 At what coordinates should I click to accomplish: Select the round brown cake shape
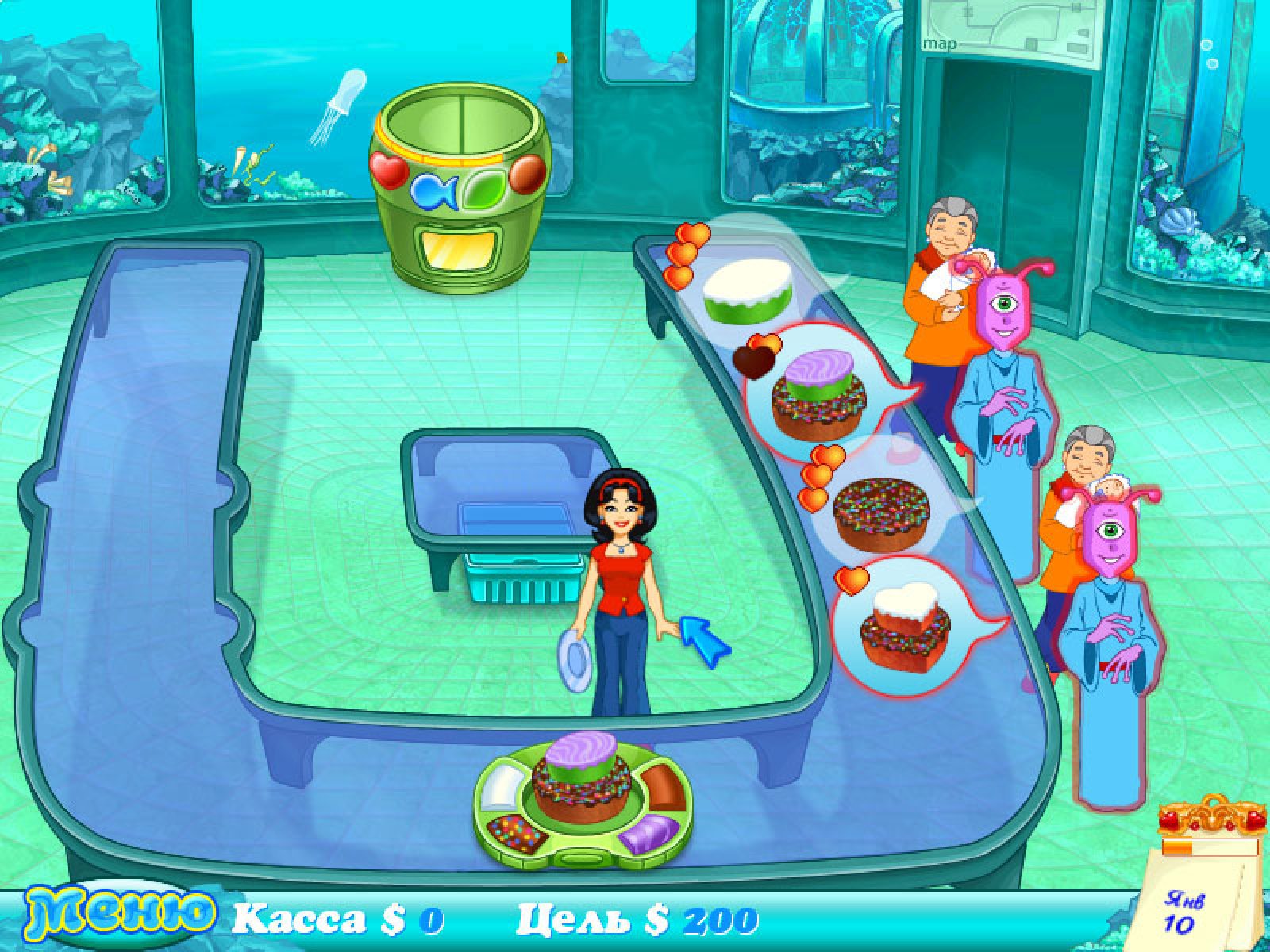pos(525,172)
